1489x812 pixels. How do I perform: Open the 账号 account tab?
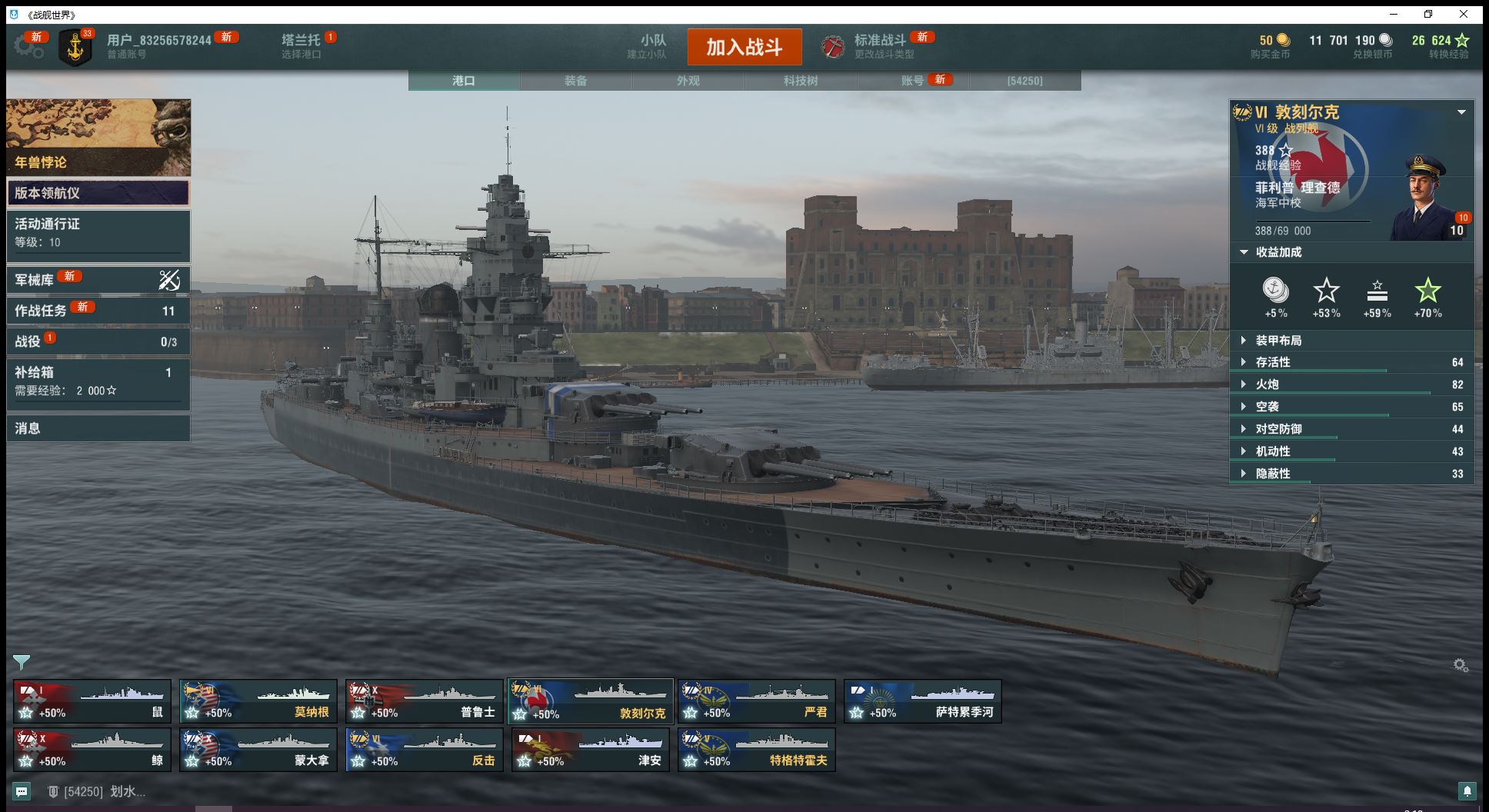coord(913,81)
